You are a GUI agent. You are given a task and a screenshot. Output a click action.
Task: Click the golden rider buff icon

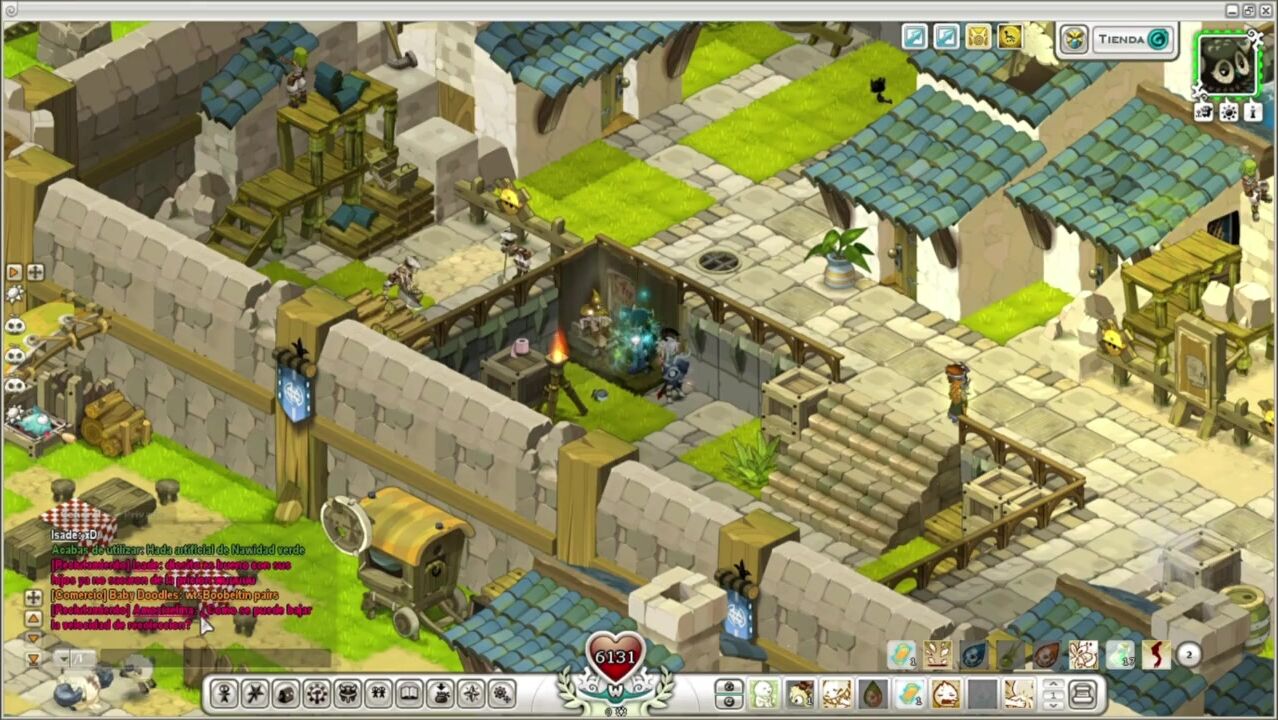[1010, 38]
